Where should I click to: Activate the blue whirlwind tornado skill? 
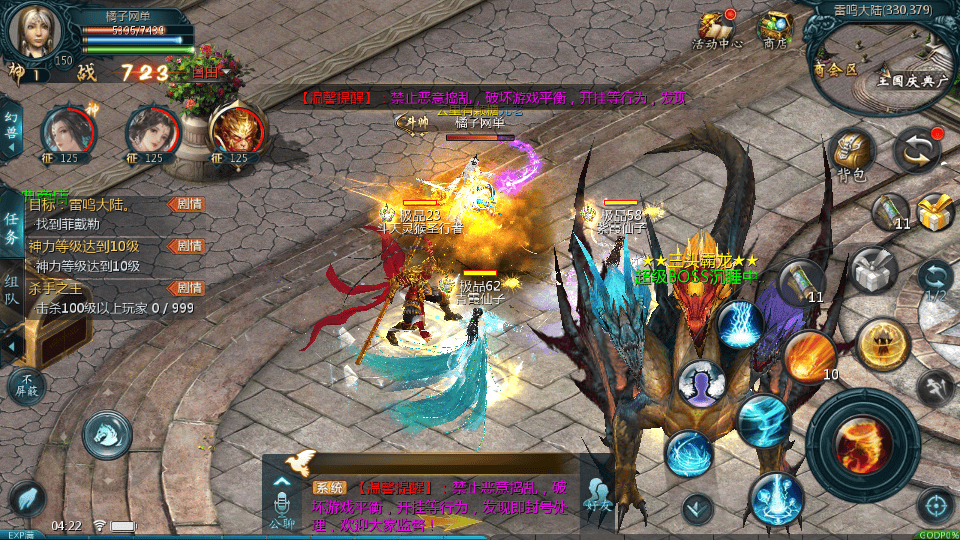[x=763, y=420]
